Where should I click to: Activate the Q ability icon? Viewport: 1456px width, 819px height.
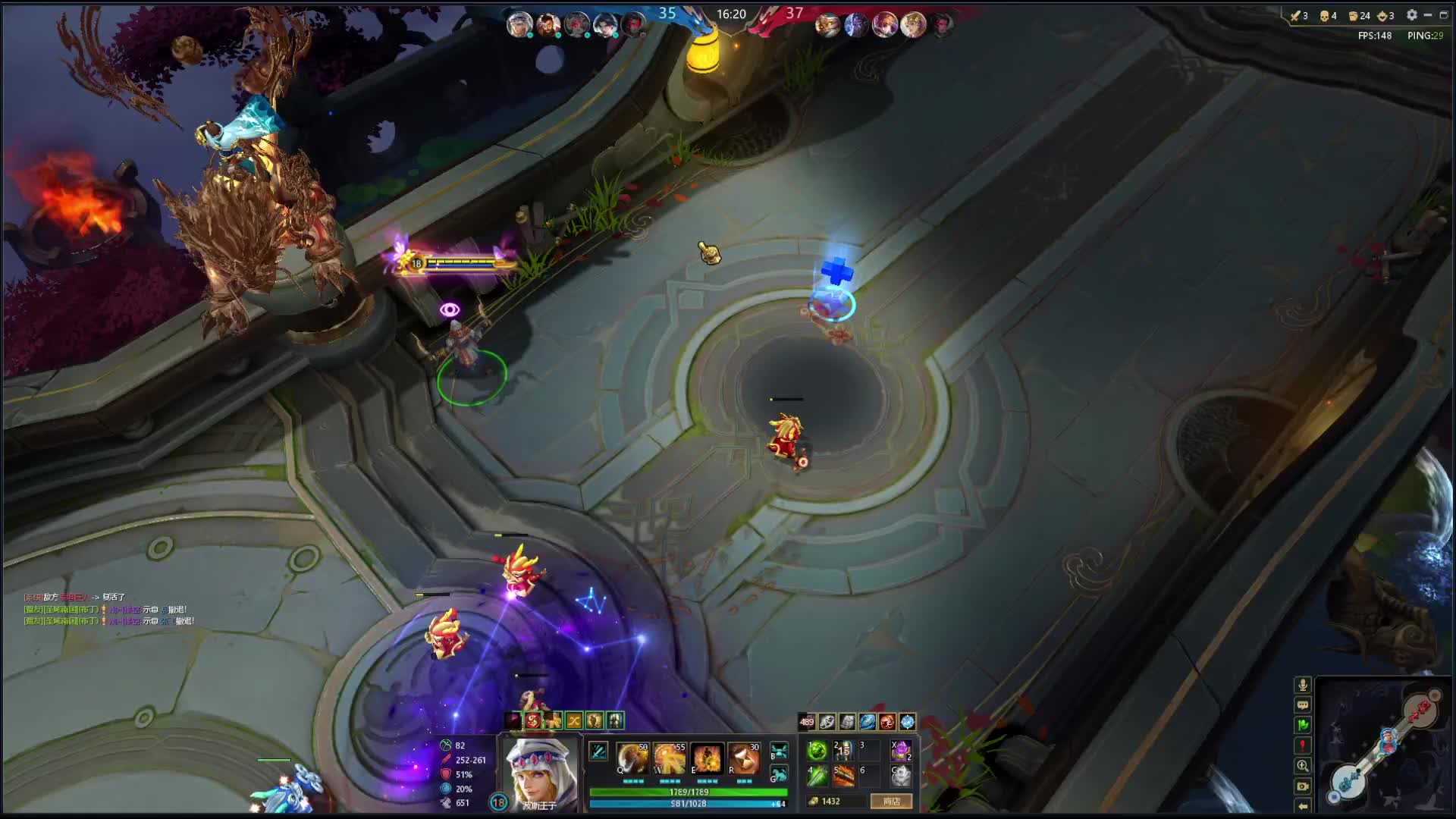tap(632, 758)
